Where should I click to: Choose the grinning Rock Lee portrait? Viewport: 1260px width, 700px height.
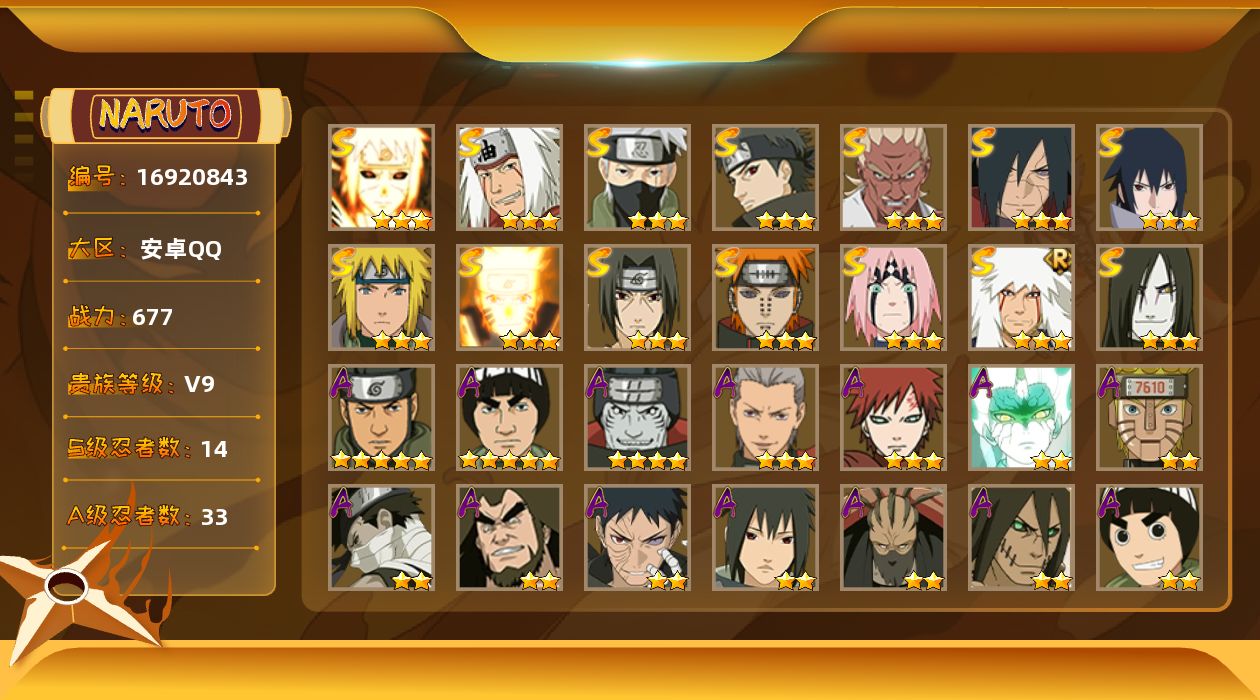pyautogui.click(x=1150, y=538)
